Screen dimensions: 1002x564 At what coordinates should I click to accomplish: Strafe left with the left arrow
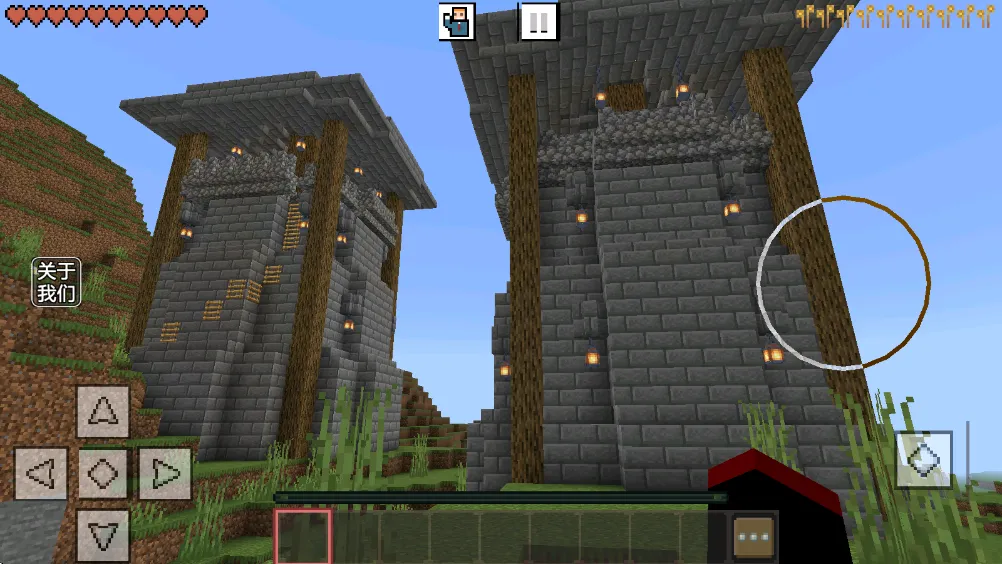pos(41,473)
